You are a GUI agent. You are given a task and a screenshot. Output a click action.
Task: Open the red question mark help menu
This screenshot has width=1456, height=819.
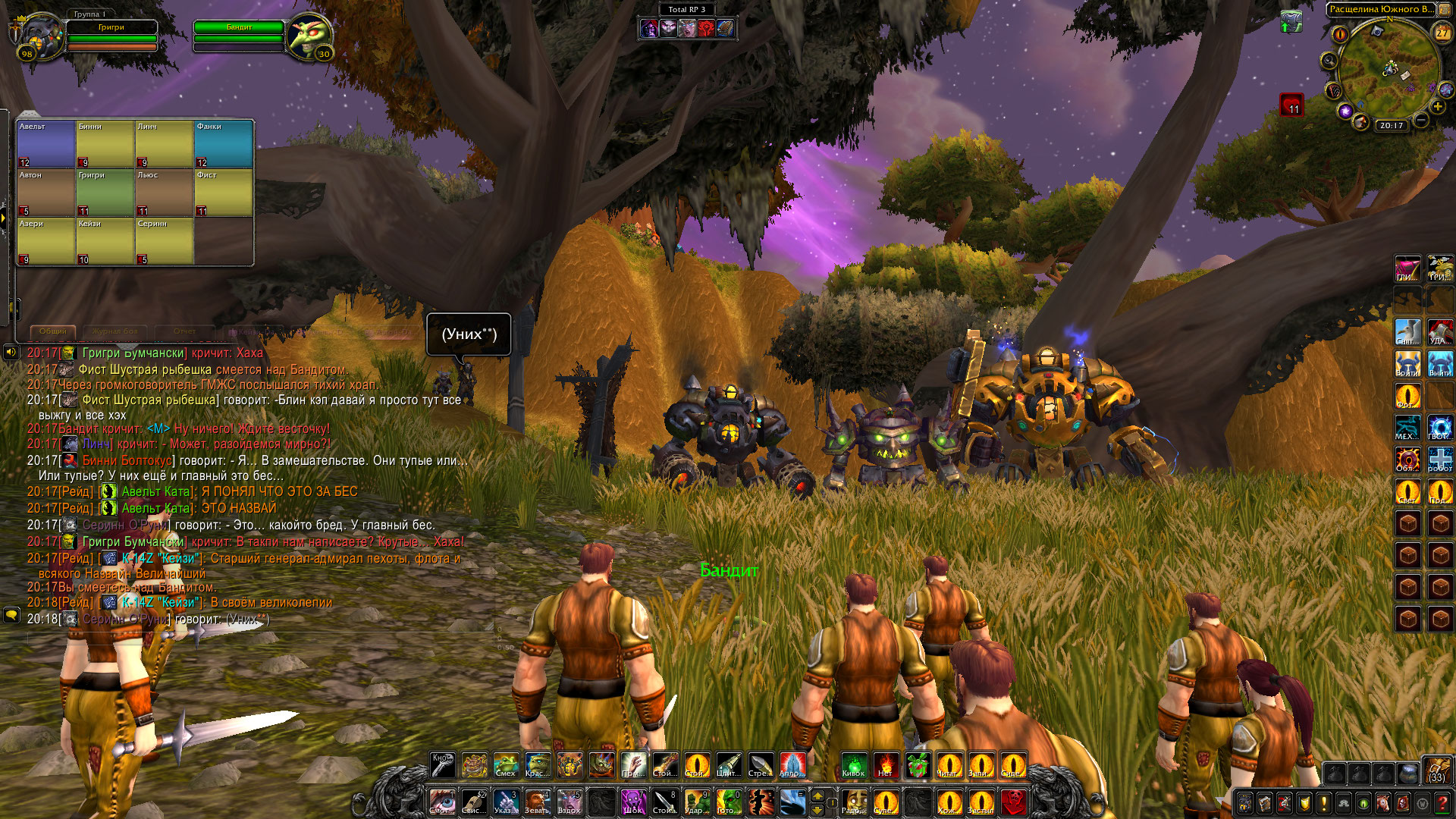[1442, 802]
